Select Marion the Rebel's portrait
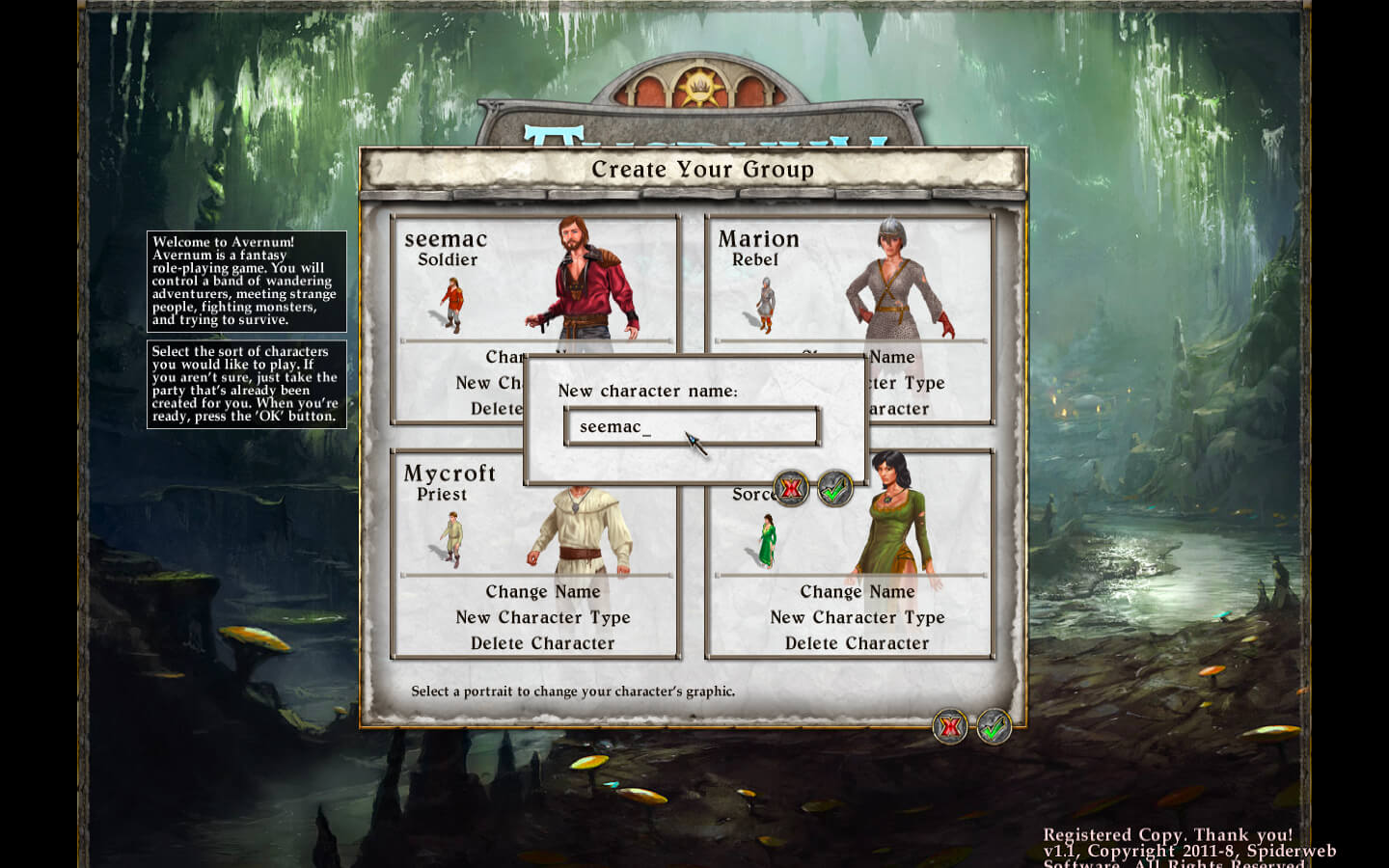Image resolution: width=1389 pixels, height=868 pixels. pos(895,280)
